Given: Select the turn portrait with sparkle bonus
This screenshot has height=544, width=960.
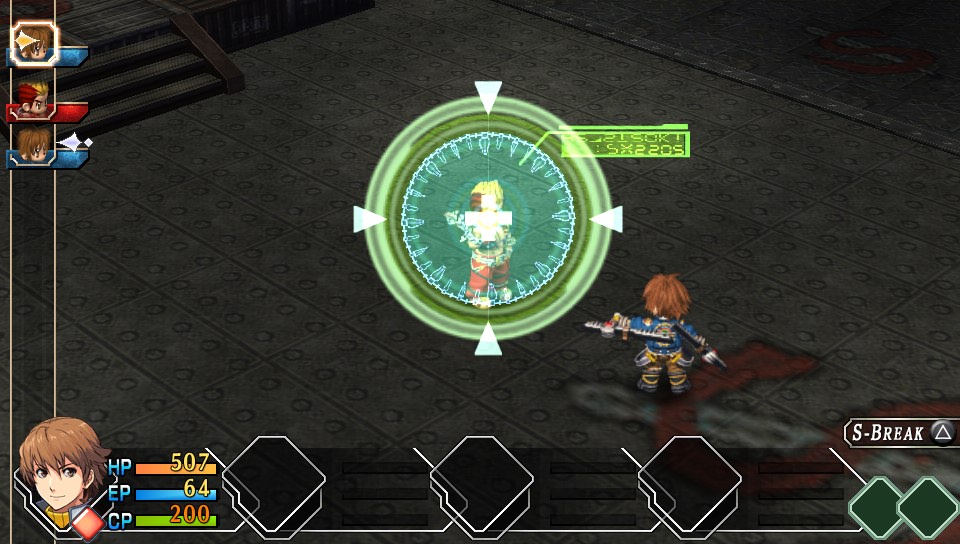Looking at the screenshot, I should pos(34,144).
